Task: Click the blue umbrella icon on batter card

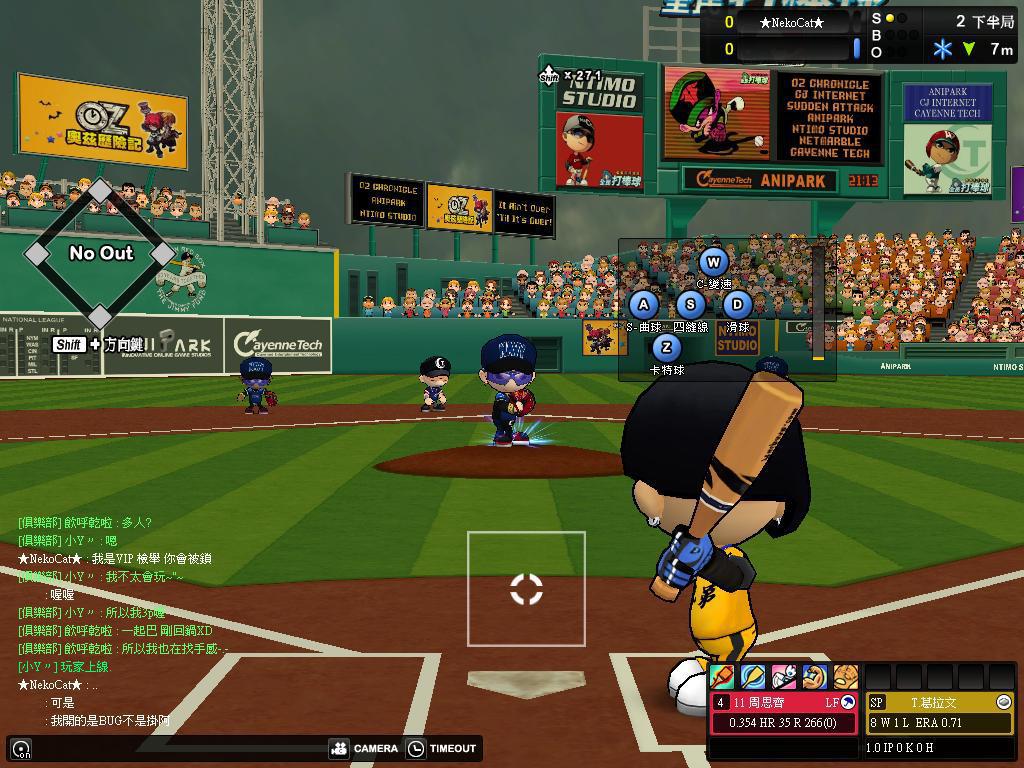Action: pos(848,703)
